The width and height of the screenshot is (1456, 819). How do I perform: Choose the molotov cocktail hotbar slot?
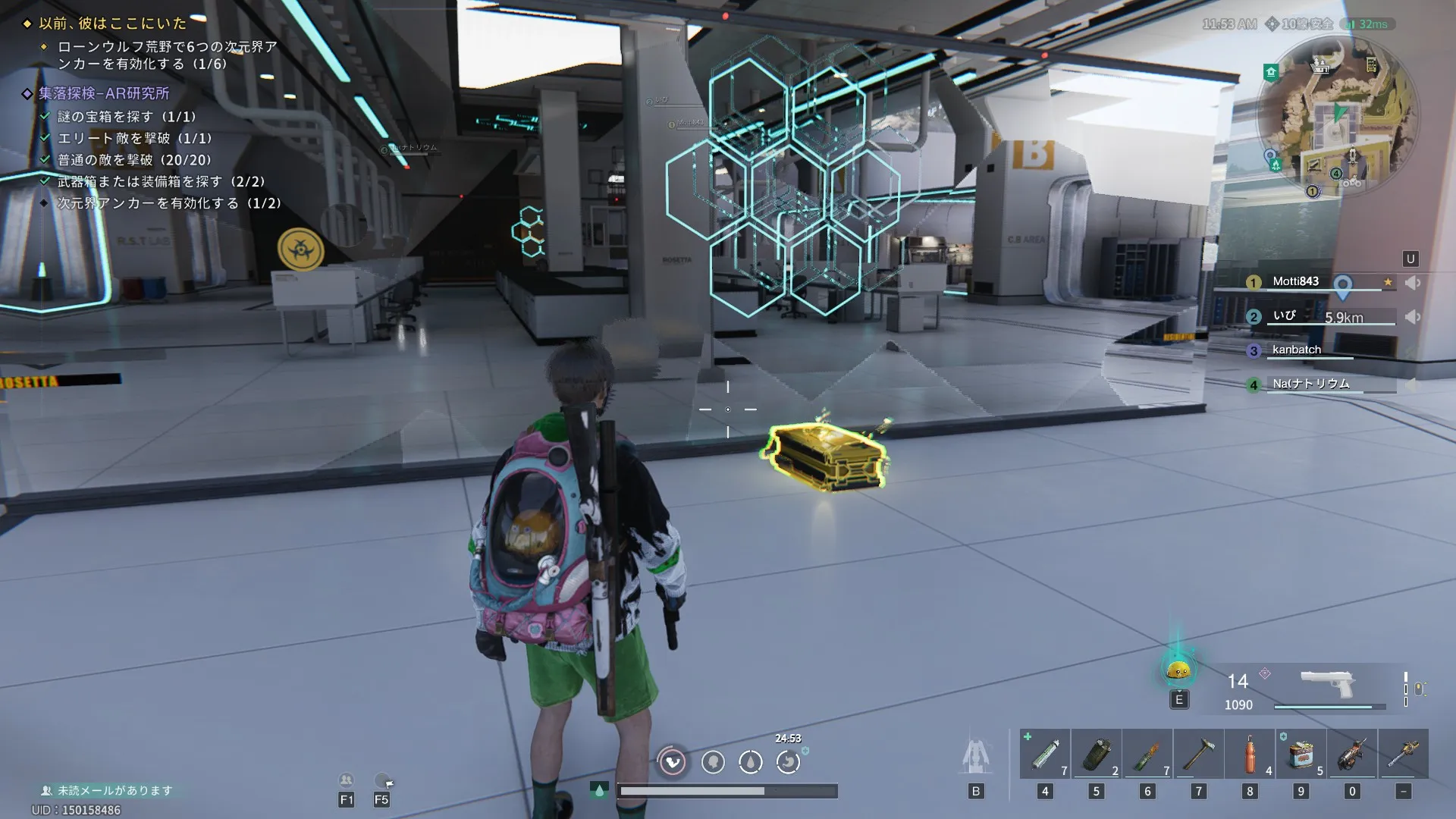pos(1147,755)
